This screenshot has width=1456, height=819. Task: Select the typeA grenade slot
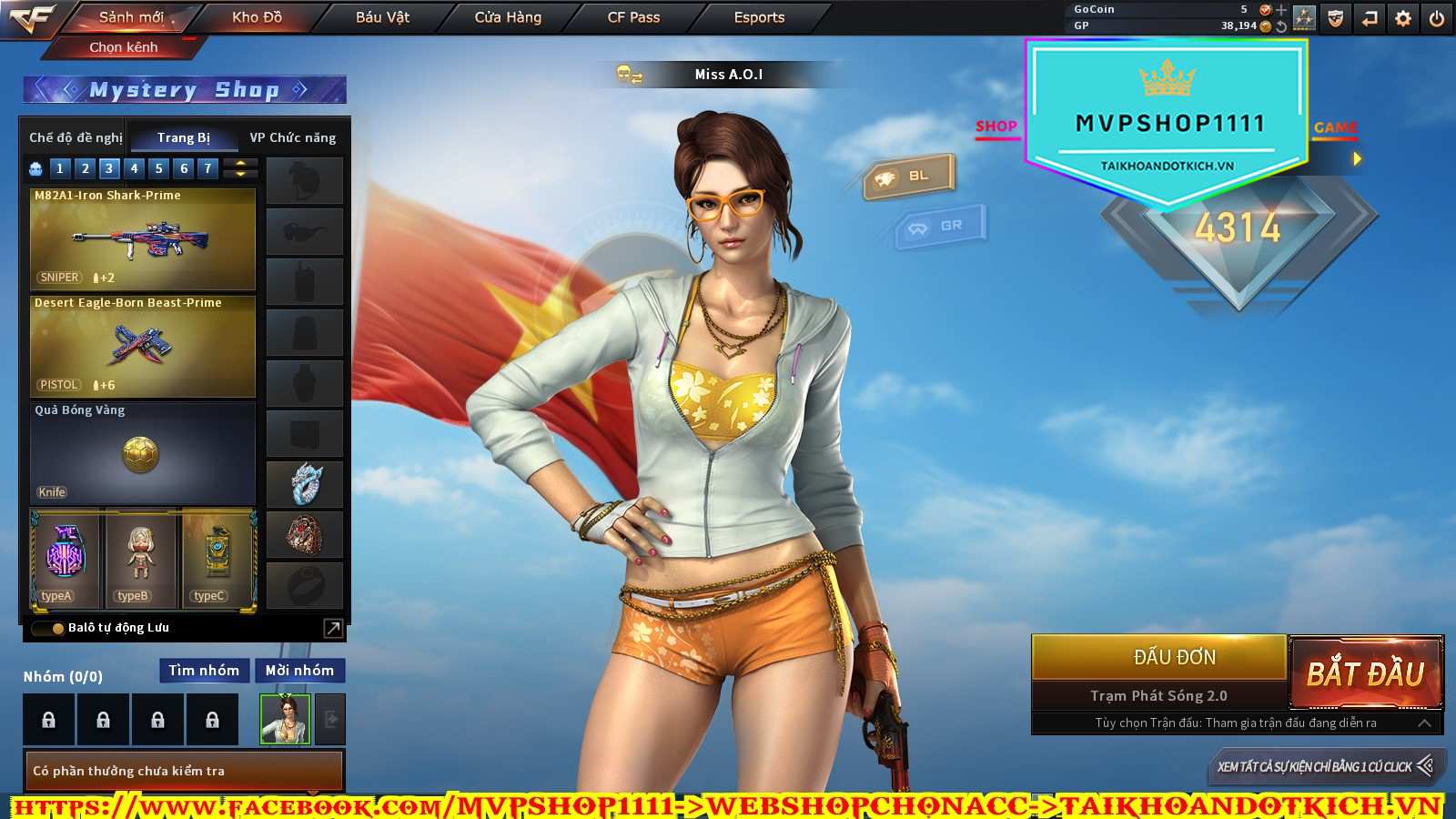[x=65, y=559]
